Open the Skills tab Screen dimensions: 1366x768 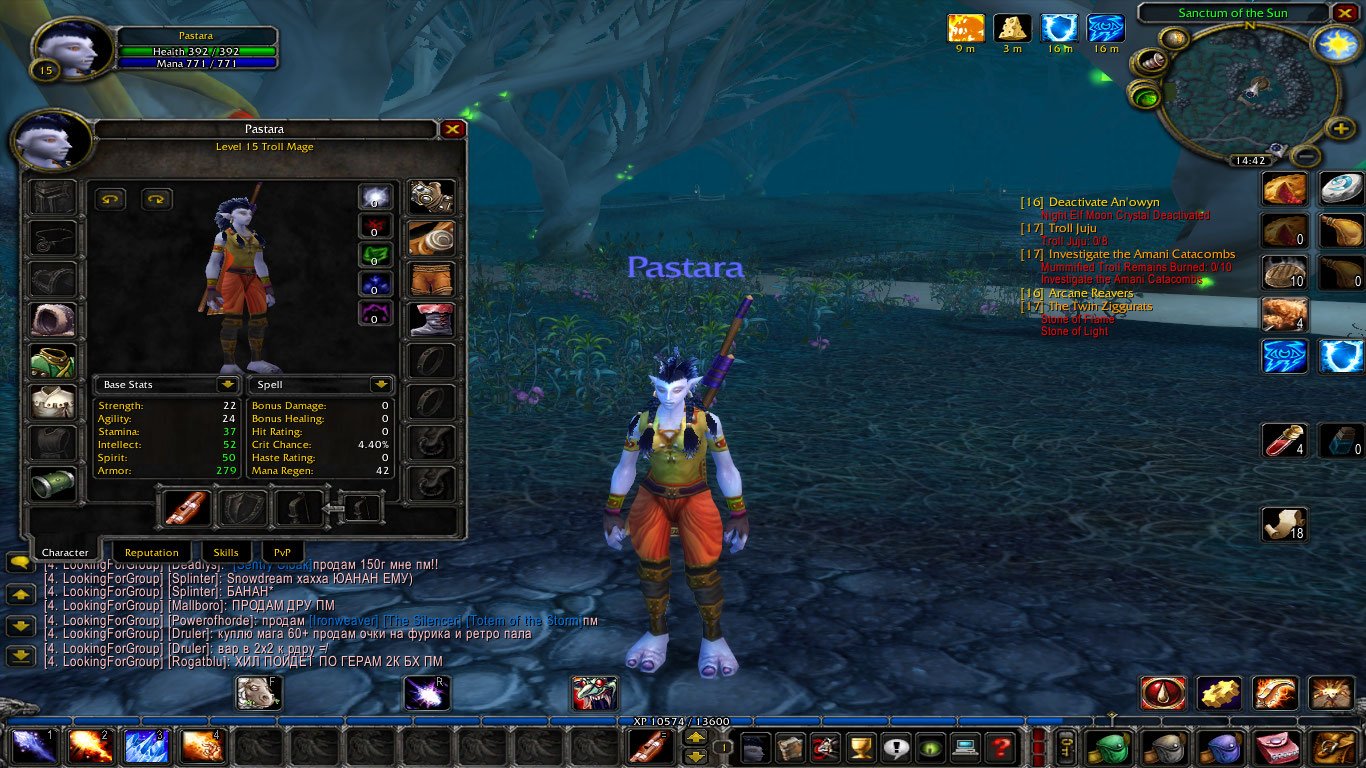[226, 552]
